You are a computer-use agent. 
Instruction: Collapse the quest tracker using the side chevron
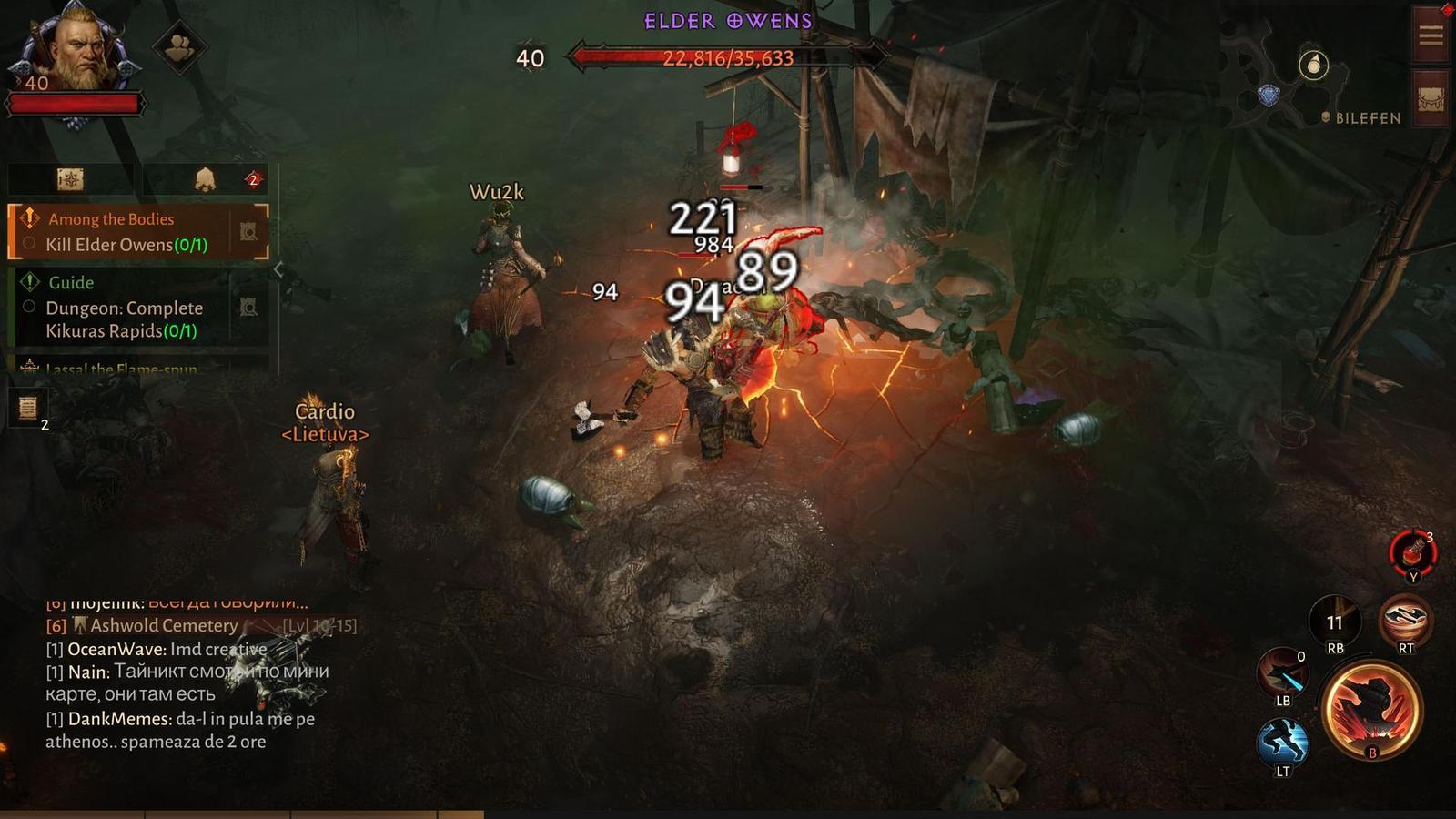pyautogui.click(x=278, y=269)
